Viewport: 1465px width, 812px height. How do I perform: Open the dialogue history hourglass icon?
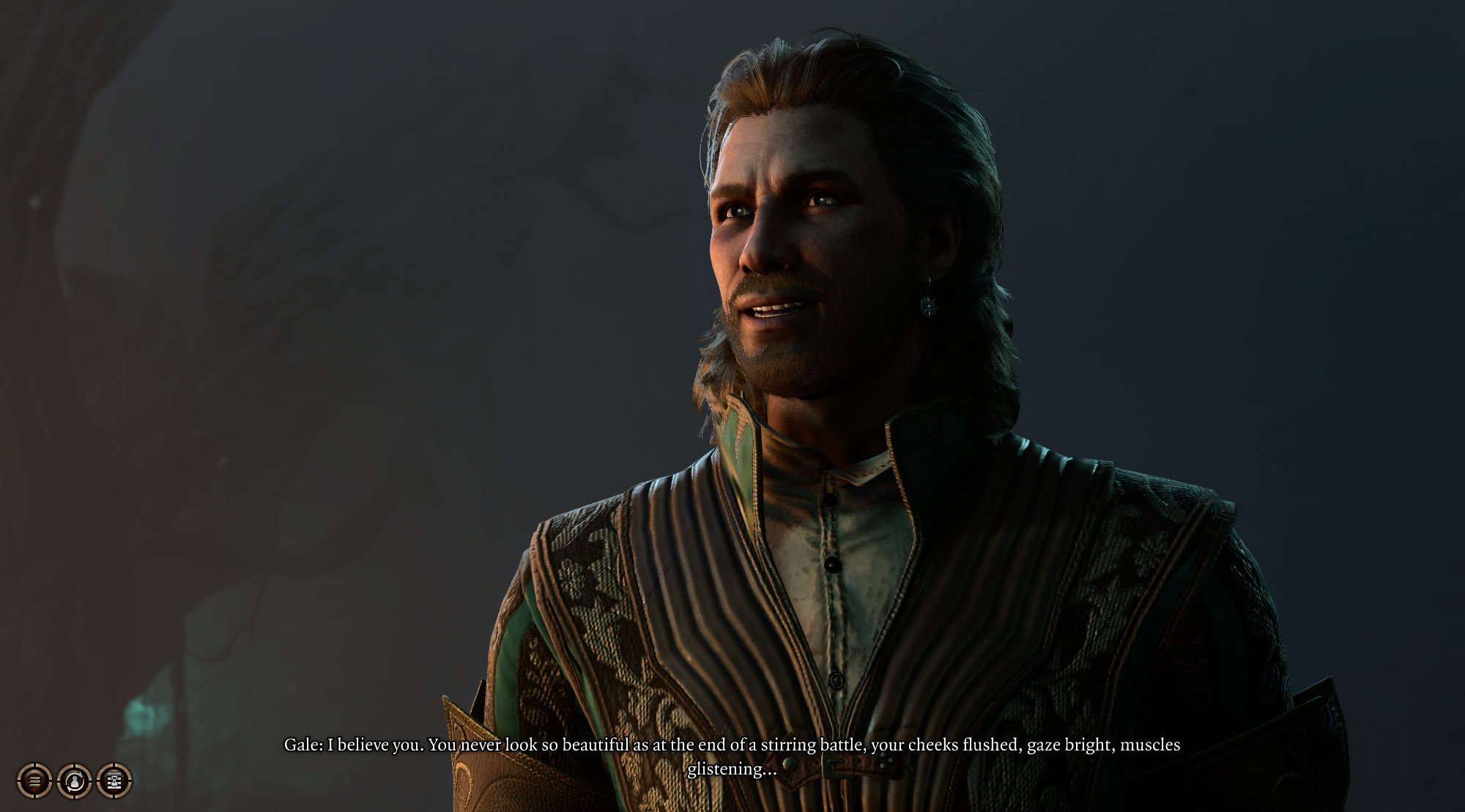tap(114, 781)
